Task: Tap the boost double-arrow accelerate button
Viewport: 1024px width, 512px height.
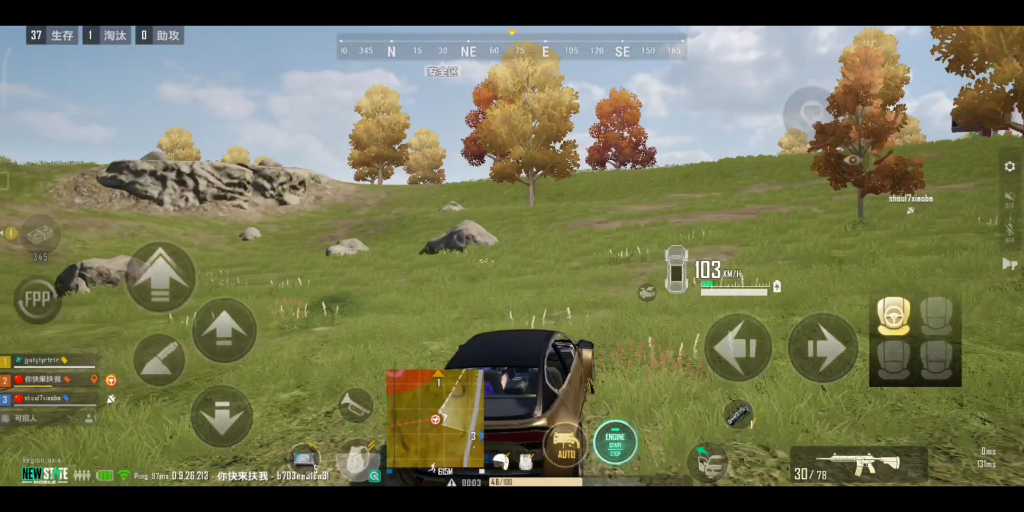Action: 160,277
